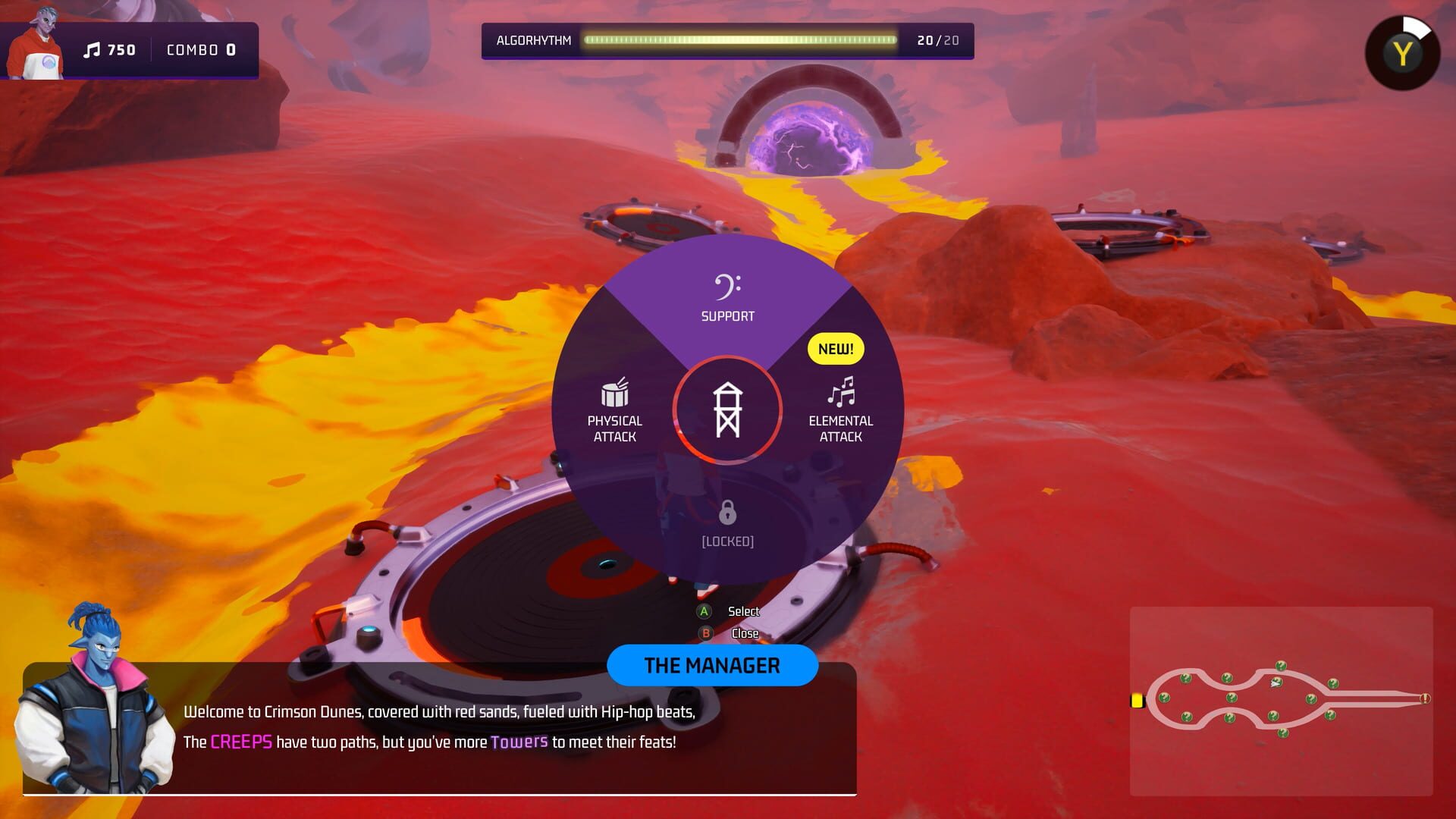Click the central tower icon in the build wheel
Screen dimensions: 1456x819
point(727,409)
